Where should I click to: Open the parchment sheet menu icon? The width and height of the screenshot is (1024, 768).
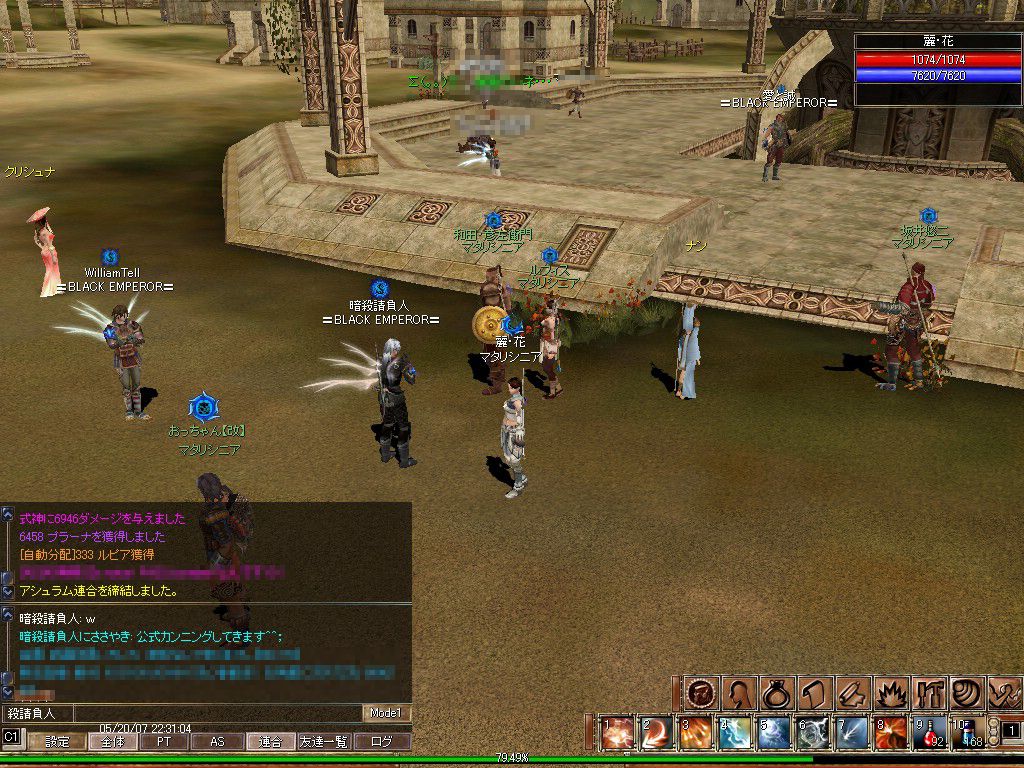(x=815, y=693)
